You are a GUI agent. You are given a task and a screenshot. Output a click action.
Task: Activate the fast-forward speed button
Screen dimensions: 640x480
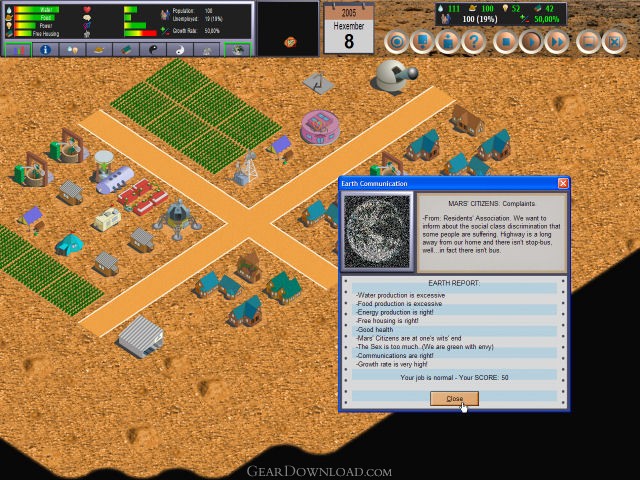558,42
